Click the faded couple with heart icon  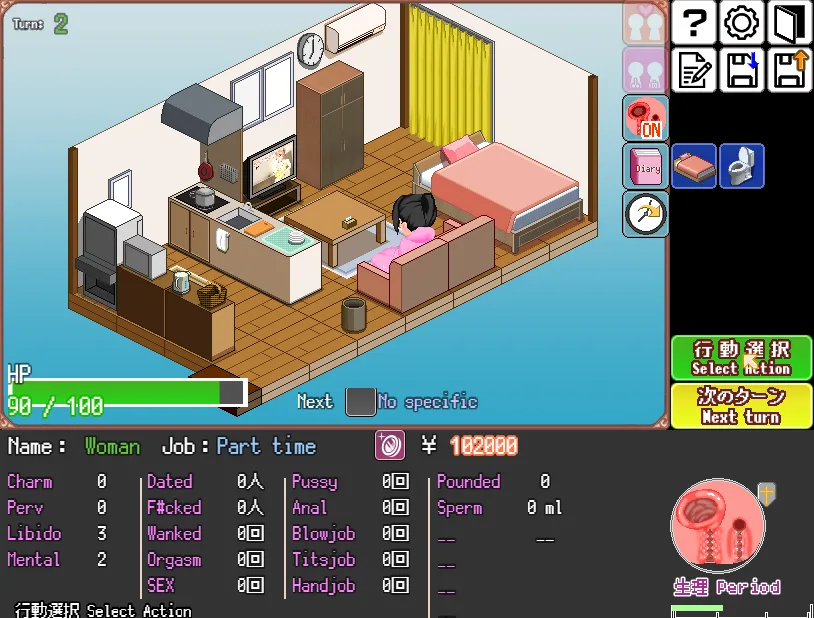pos(645,22)
